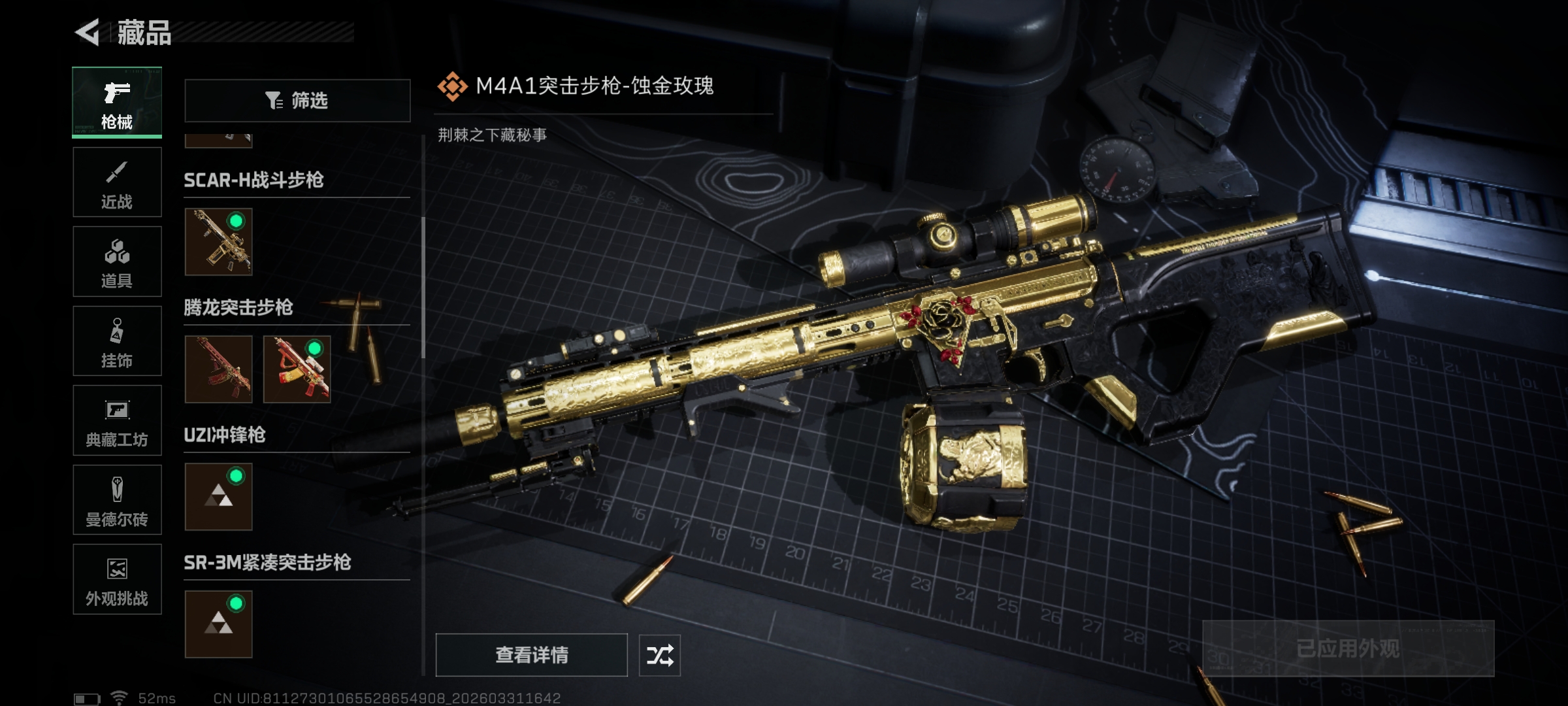
Task: Open the 筛选 filter button
Action: pos(297,101)
